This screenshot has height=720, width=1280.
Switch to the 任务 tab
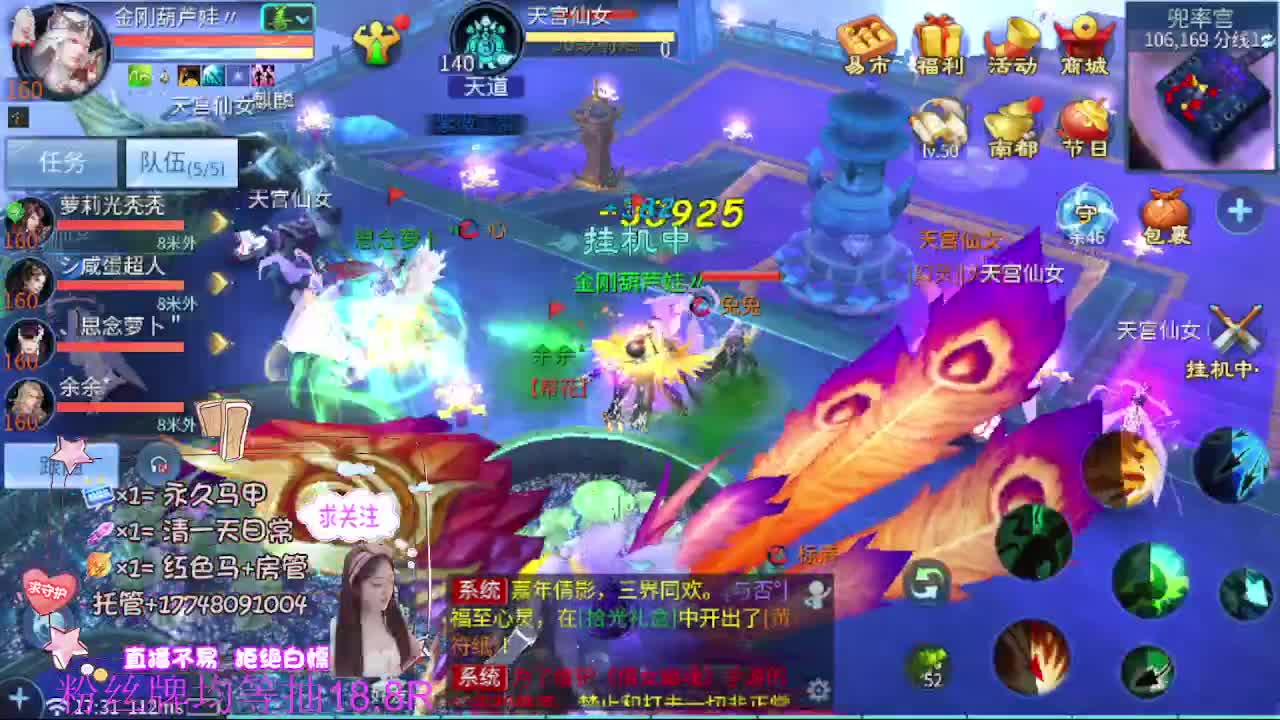click(60, 161)
